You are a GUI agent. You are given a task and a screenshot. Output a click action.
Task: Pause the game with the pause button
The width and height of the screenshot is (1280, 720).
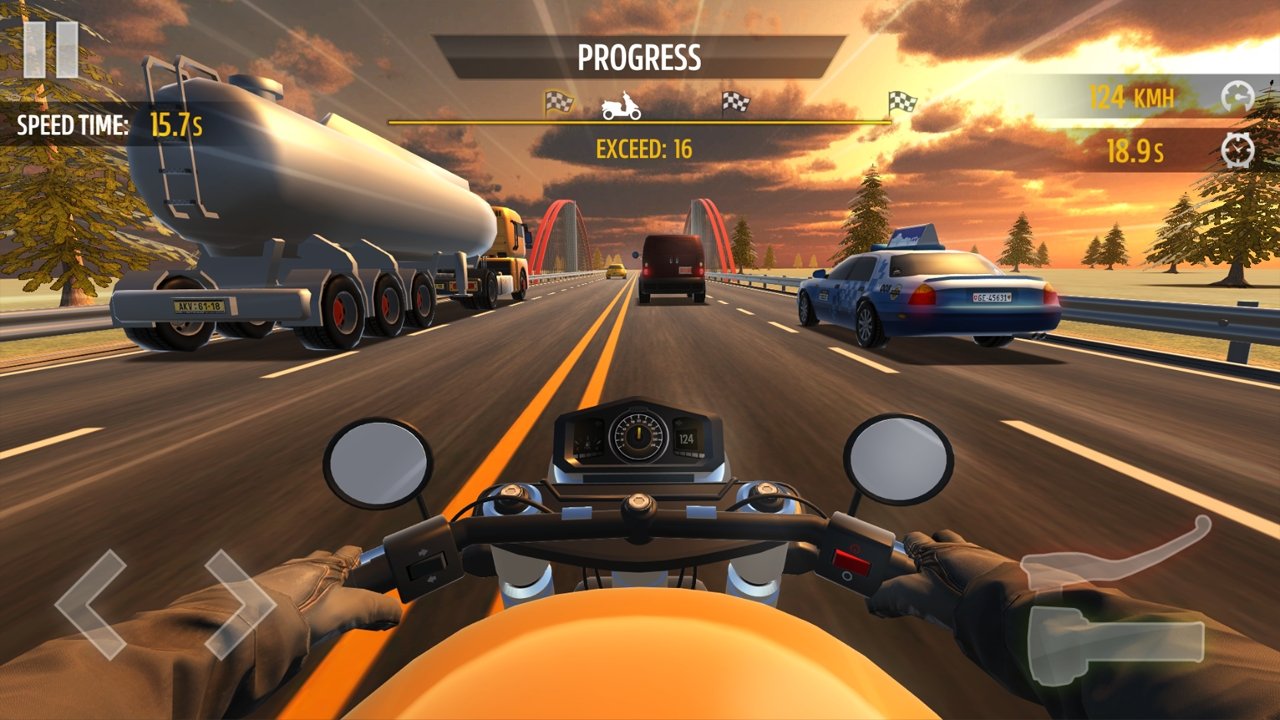click(51, 49)
